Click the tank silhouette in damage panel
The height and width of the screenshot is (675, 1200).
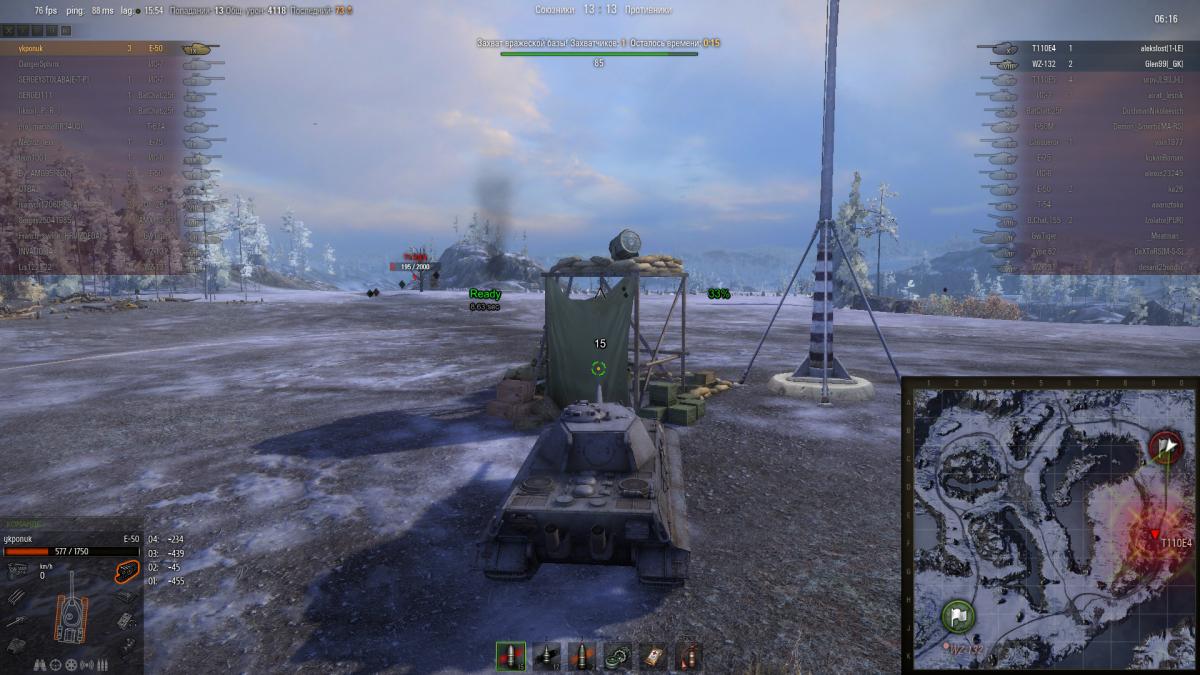[x=68, y=614]
